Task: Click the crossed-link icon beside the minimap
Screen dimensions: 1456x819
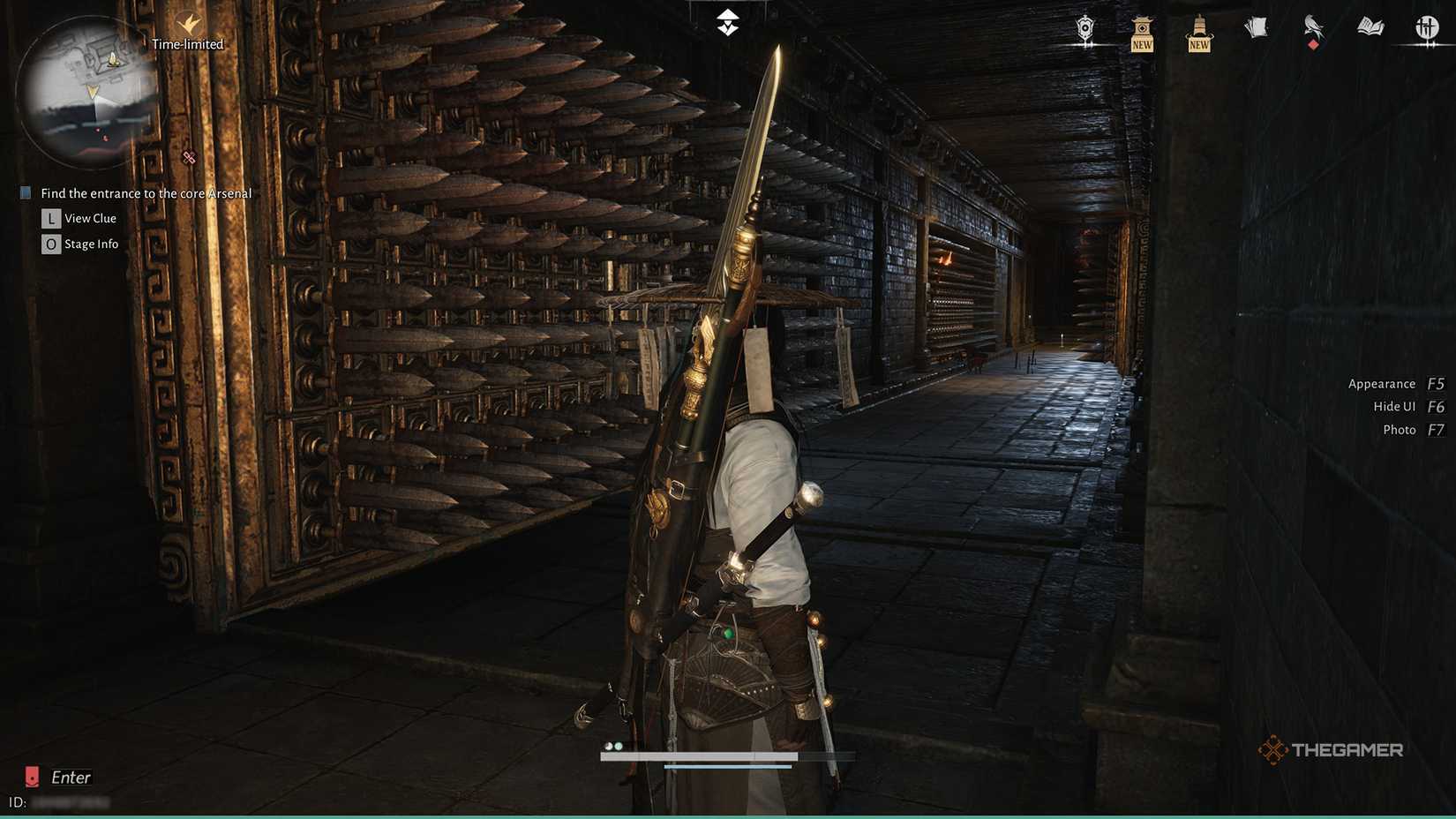Action: tap(189, 158)
